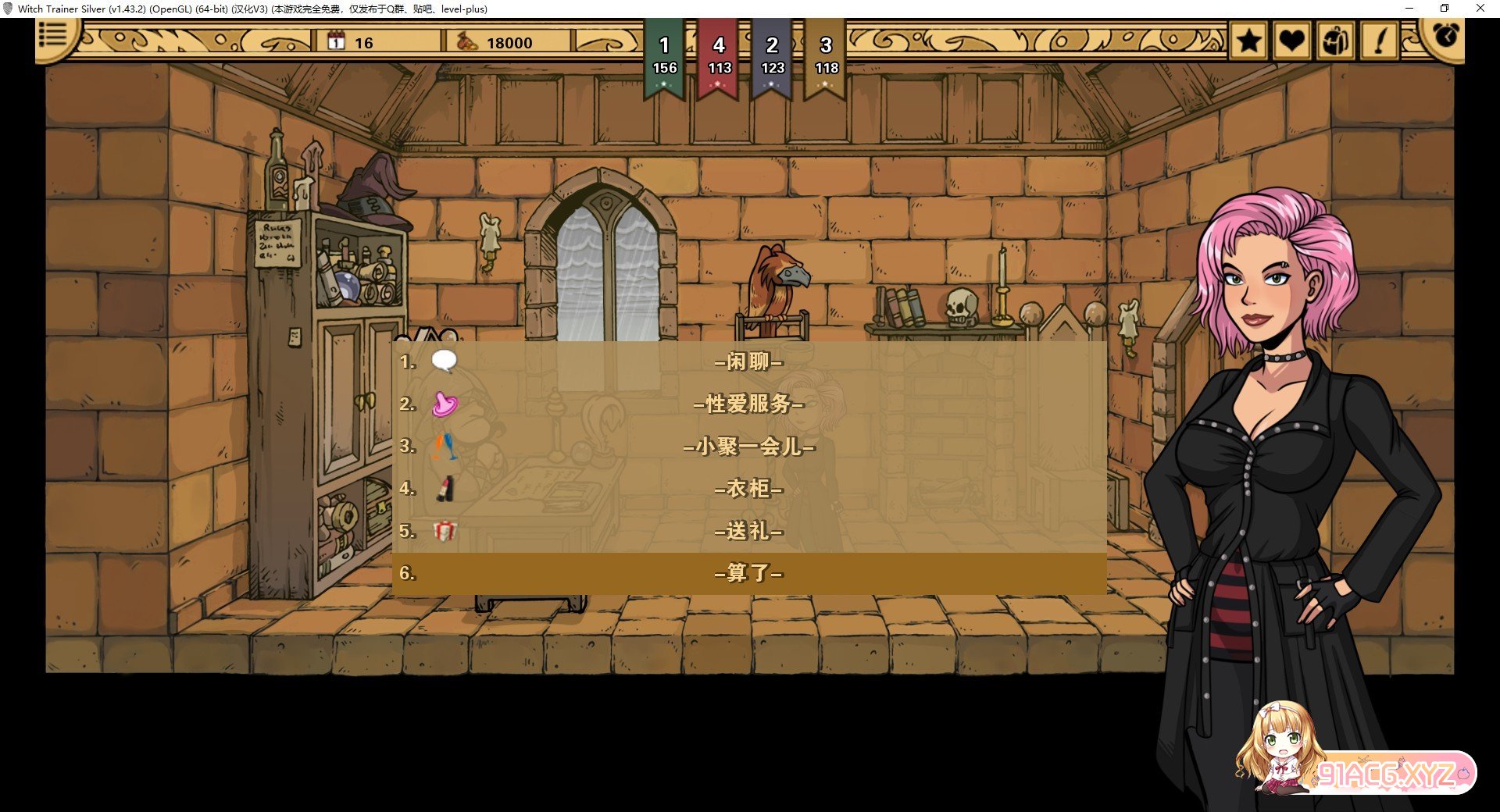Choose the 闲聊 chat option
This screenshot has width=1500, height=812.
[748, 361]
